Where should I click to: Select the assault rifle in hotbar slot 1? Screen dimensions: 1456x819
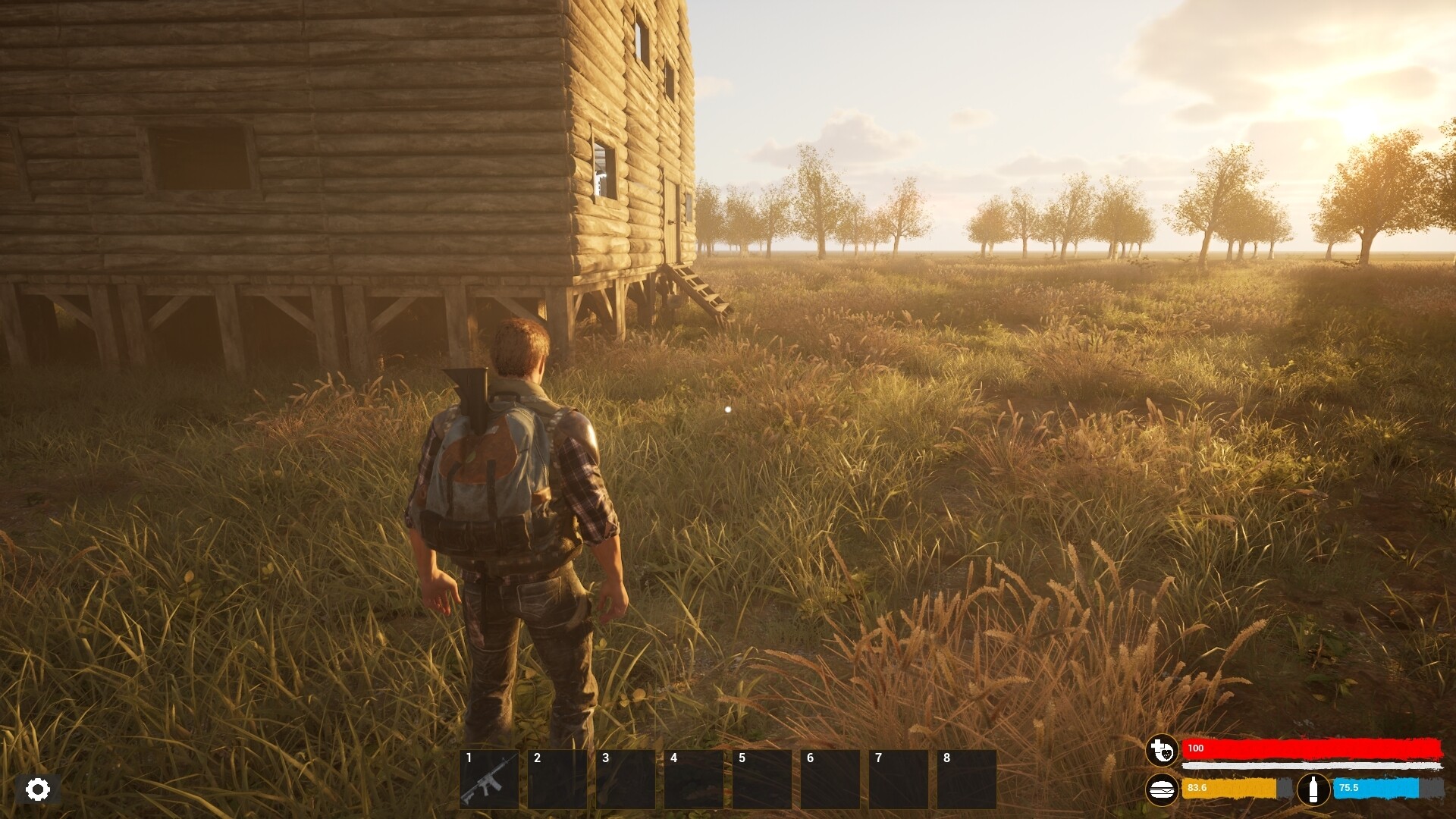point(491,779)
